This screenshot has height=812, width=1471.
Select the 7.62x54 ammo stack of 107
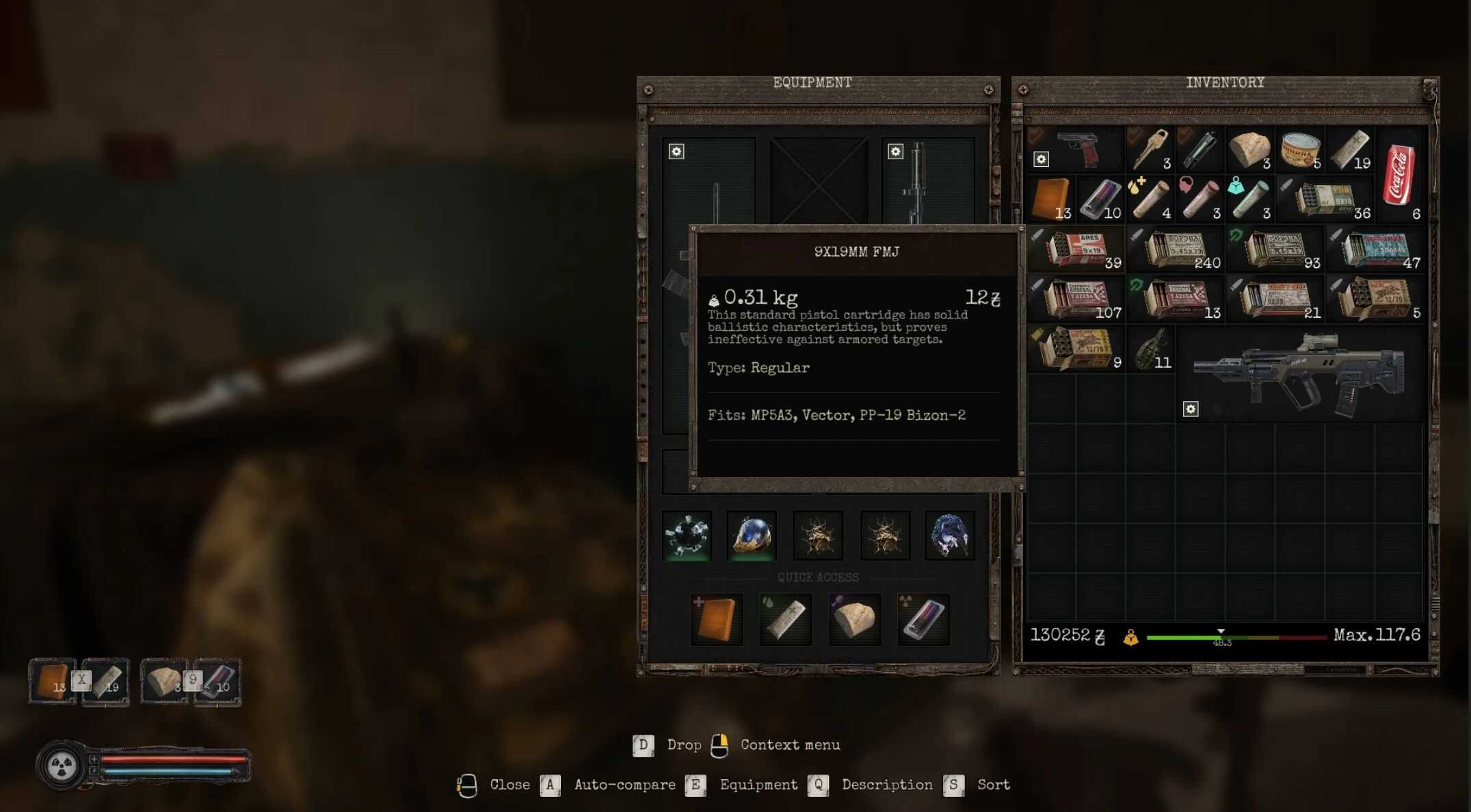click(x=1077, y=299)
